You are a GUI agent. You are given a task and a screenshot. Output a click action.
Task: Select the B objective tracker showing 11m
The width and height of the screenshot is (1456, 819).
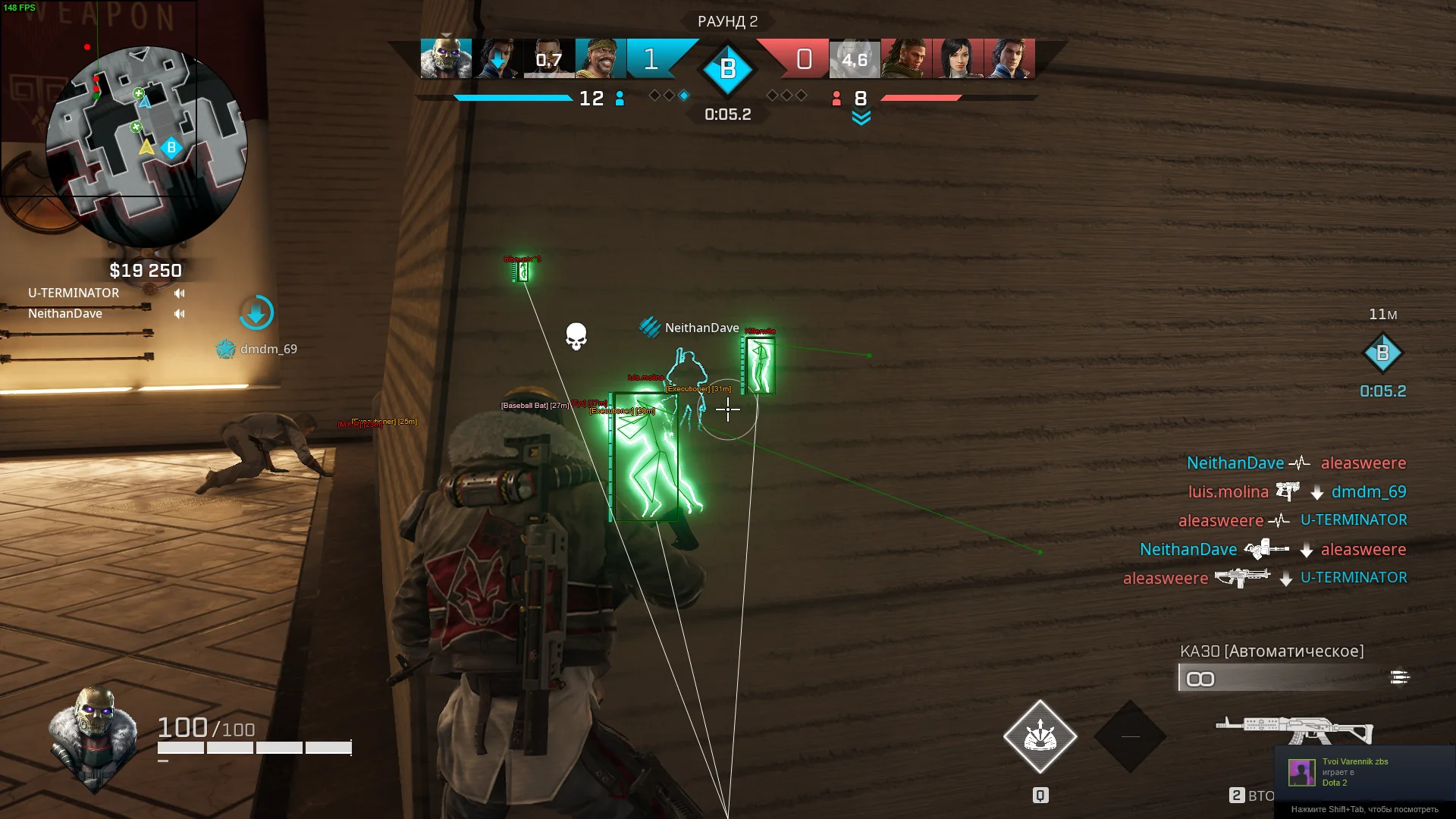(1382, 353)
